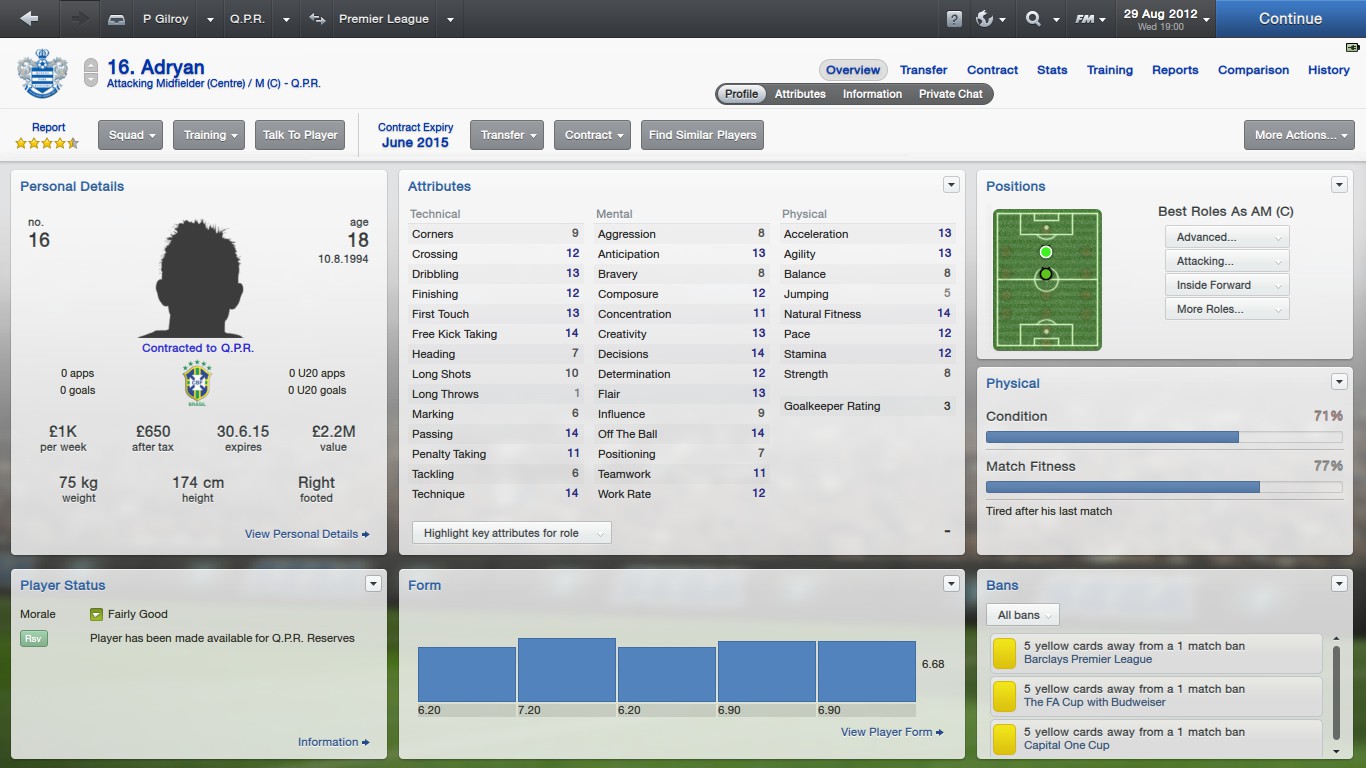Open the Squad dropdown button

130,135
